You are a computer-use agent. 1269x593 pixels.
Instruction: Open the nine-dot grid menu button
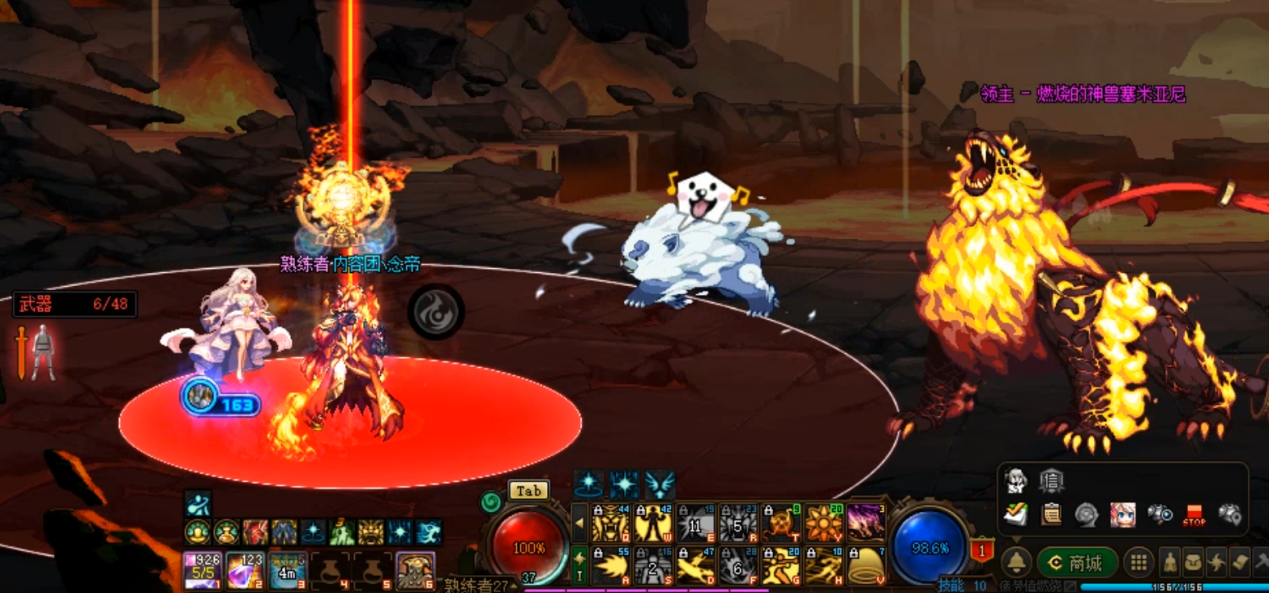coord(1138,562)
